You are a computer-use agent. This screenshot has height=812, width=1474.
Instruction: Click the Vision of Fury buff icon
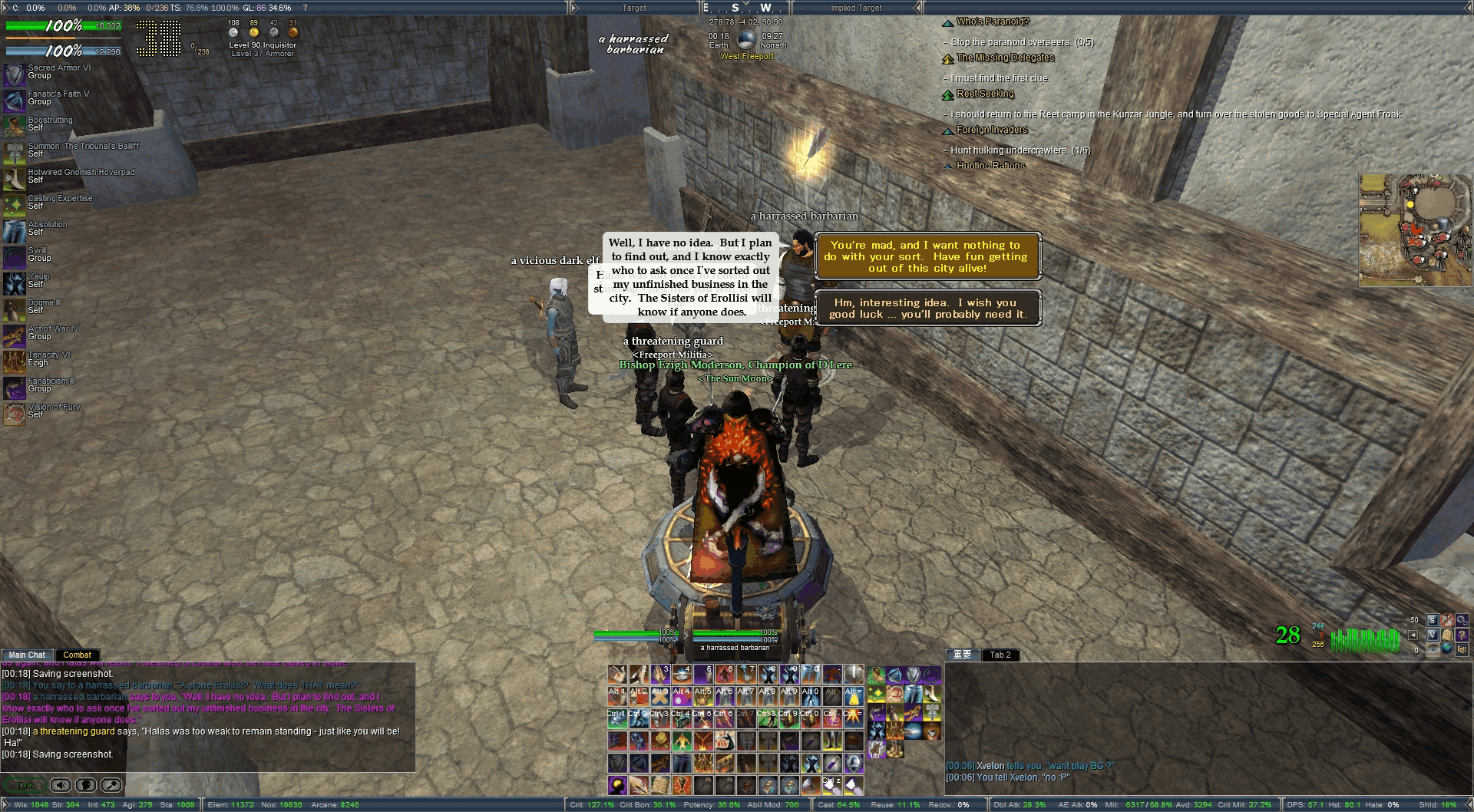pos(15,414)
